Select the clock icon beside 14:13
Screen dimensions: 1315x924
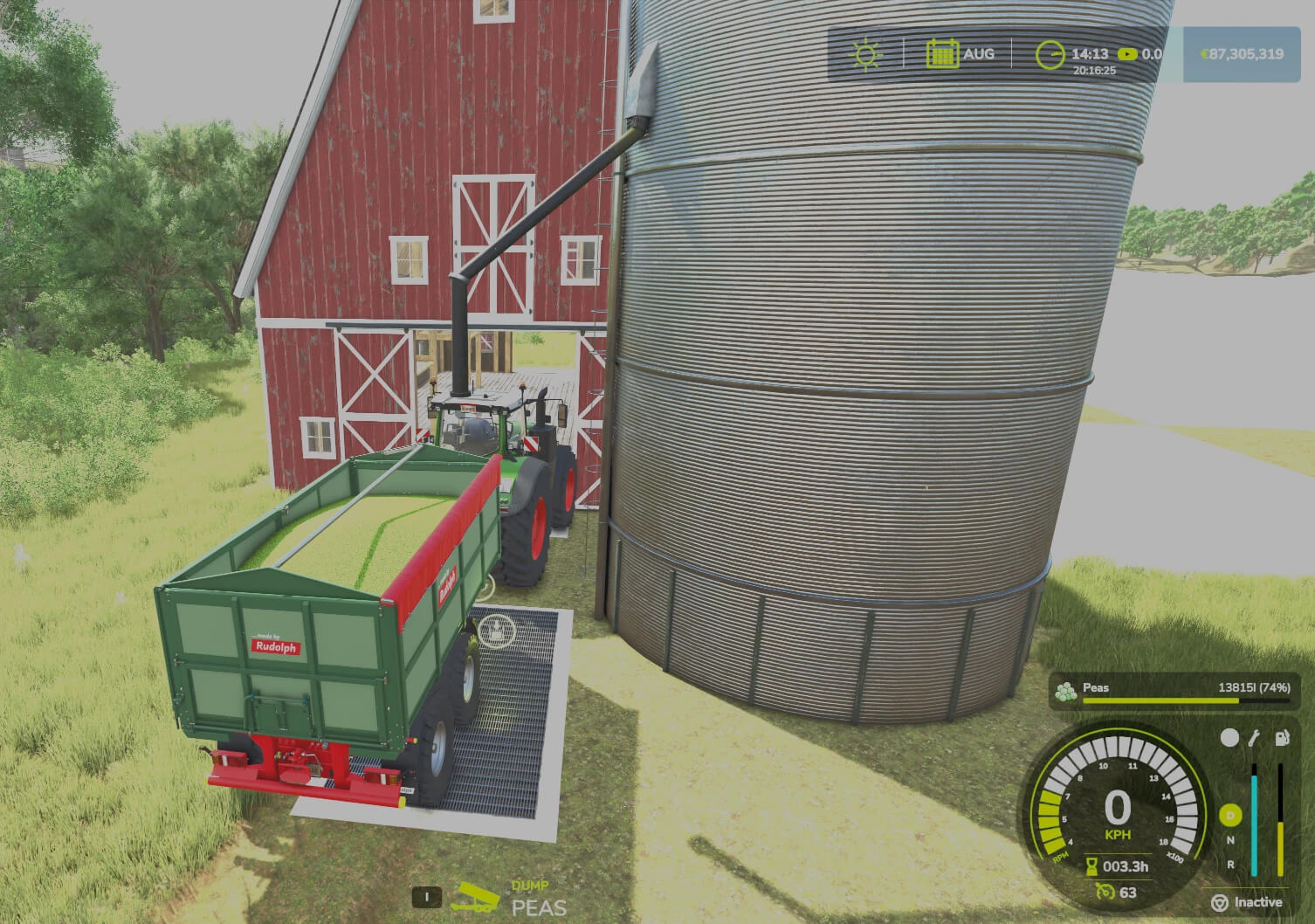pos(1050,55)
